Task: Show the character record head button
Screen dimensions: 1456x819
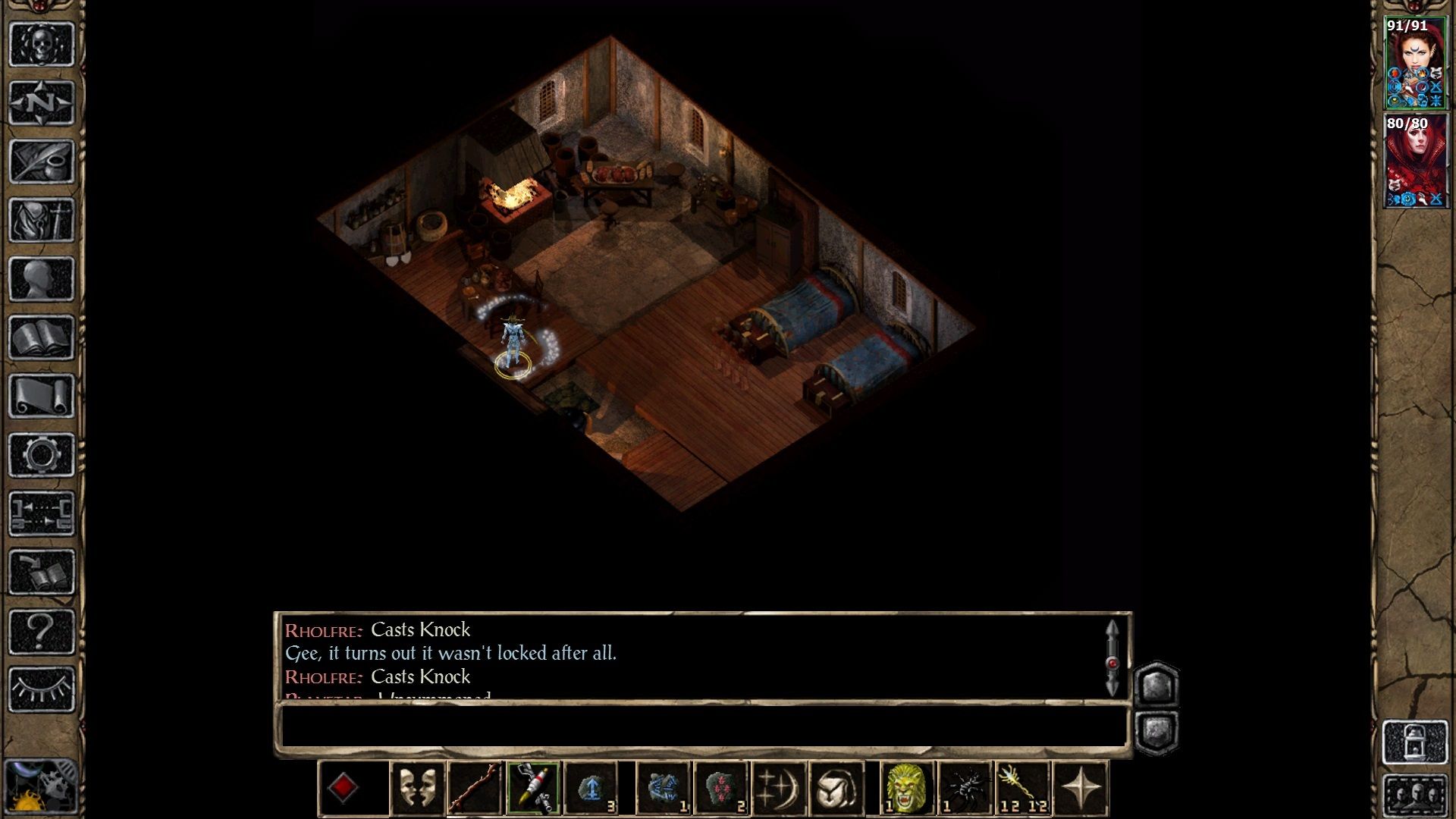Action: click(41, 278)
